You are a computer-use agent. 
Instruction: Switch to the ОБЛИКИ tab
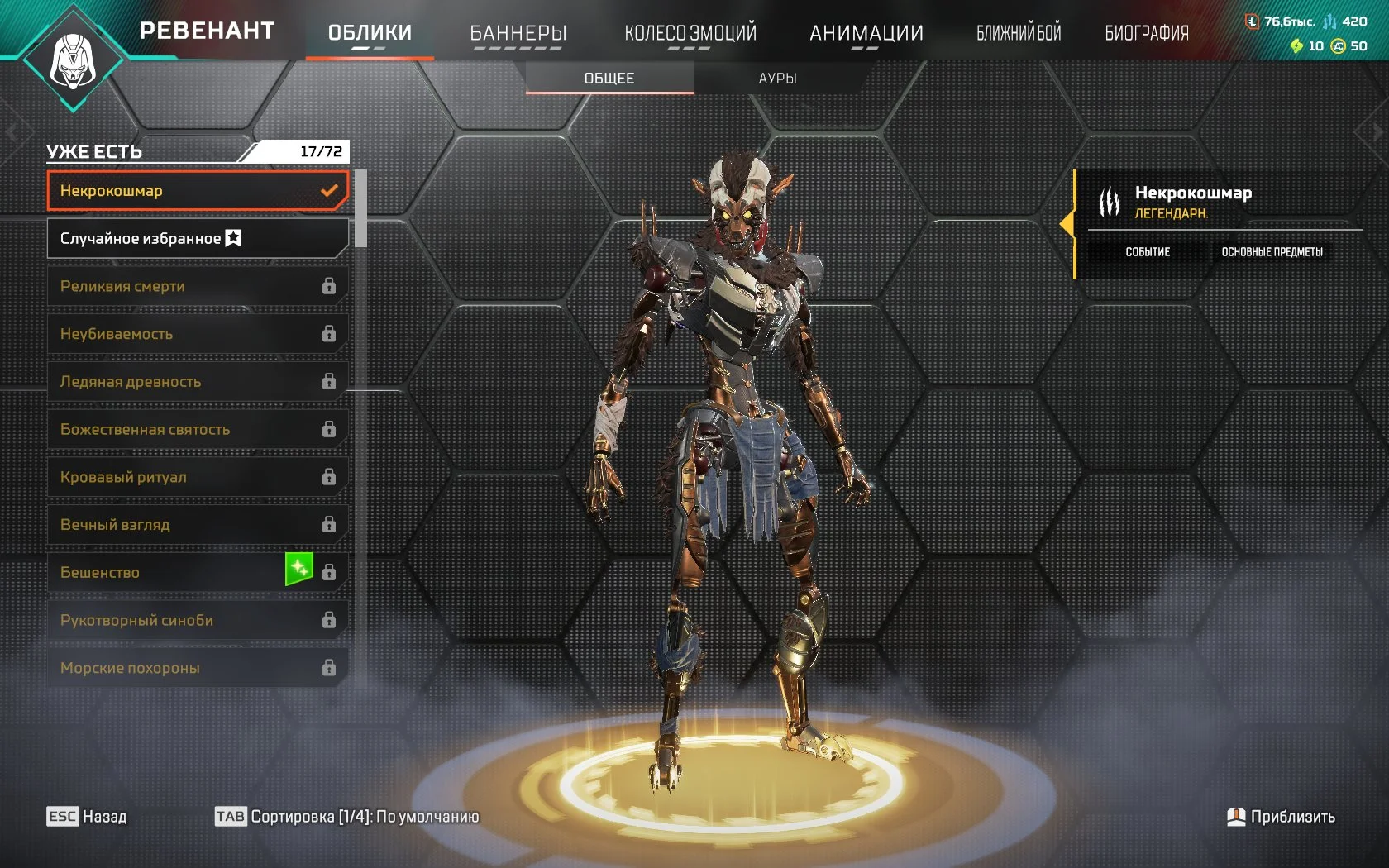point(370,33)
